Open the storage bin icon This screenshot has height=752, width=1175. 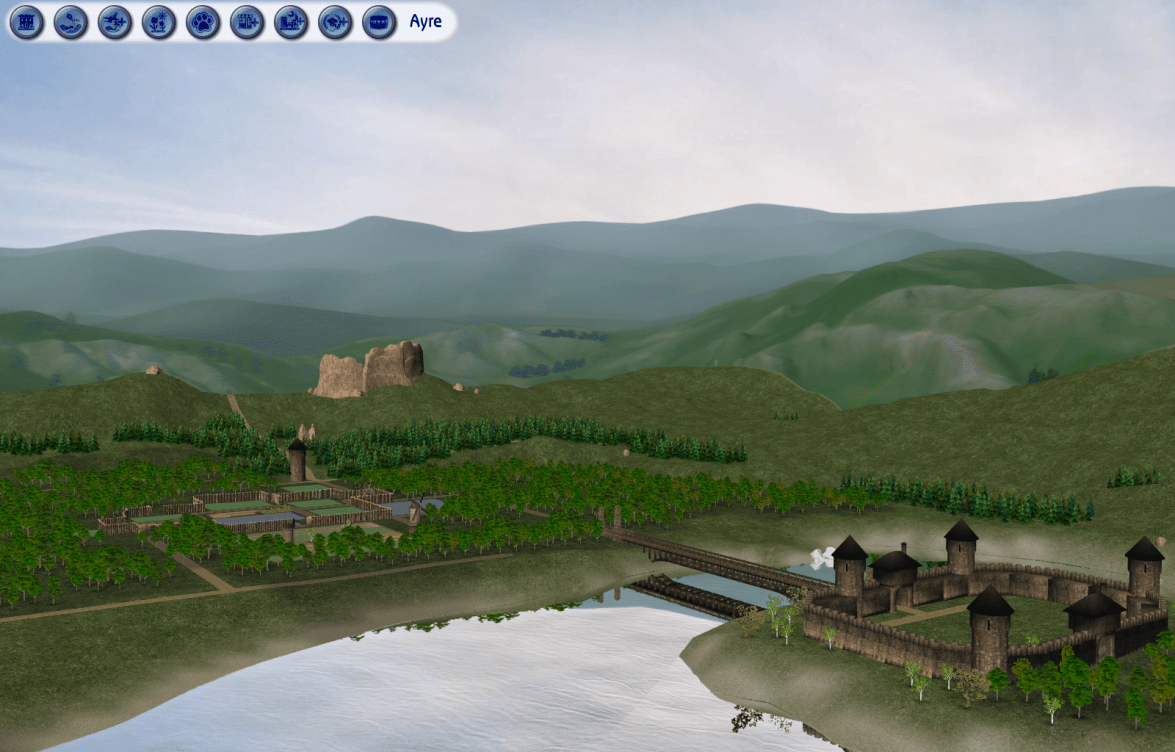379,22
